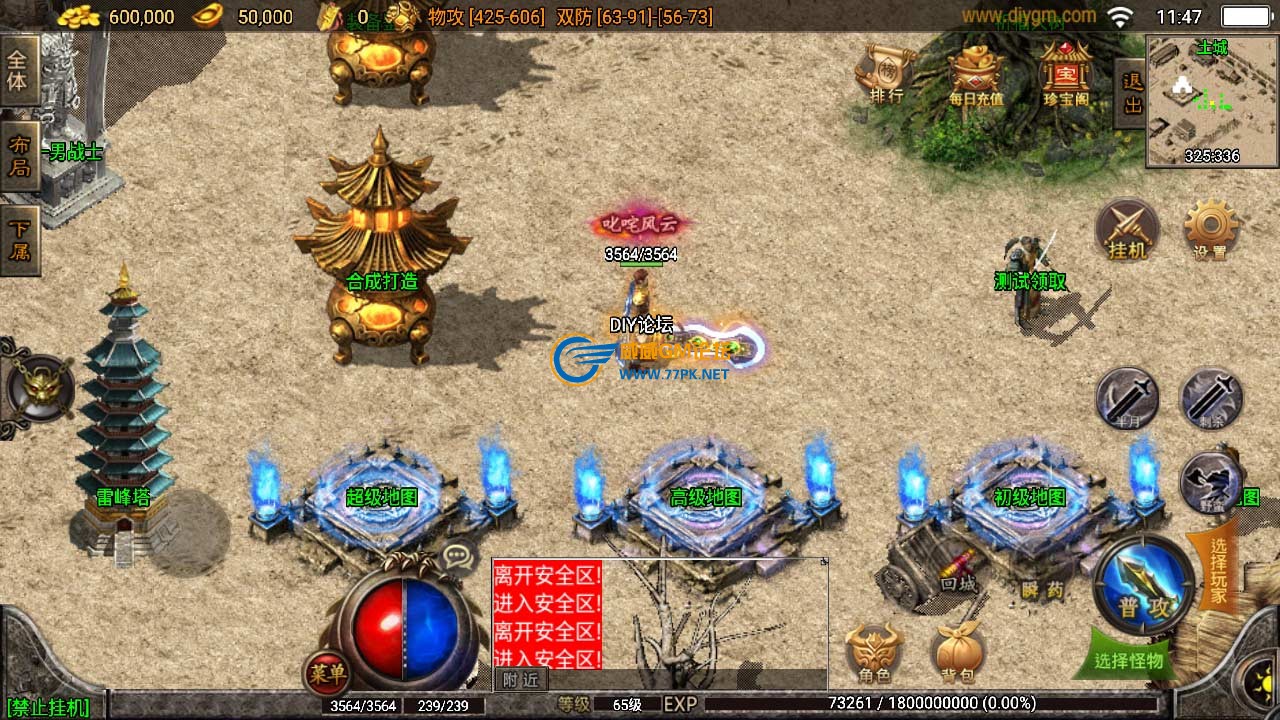Viewport: 1280px width, 720px height.
Task: Open the red 菜单 menu button
Action: [327, 673]
